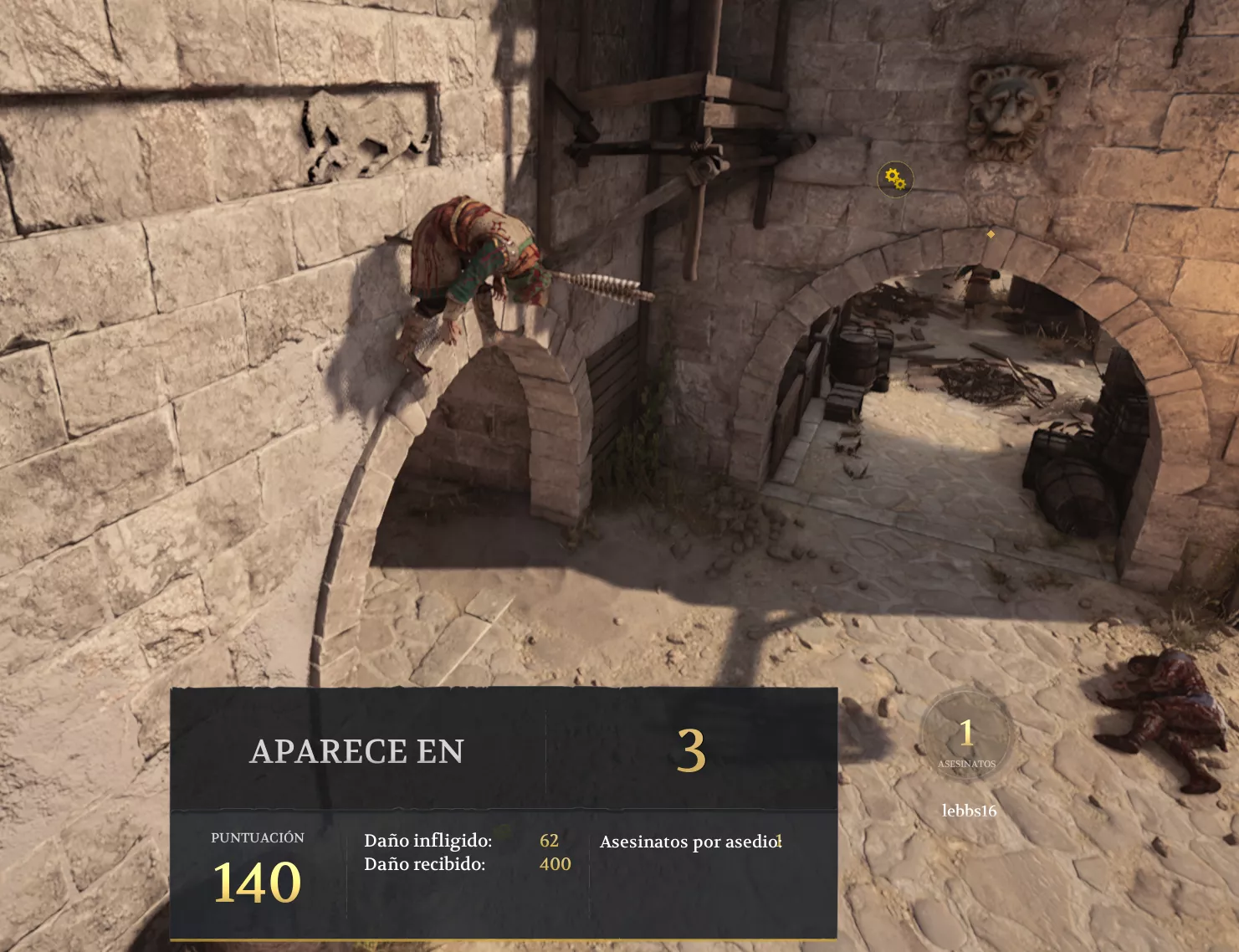This screenshot has height=952, width=1239.
Task: Select the killer name lebbs16
Action: (x=969, y=811)
